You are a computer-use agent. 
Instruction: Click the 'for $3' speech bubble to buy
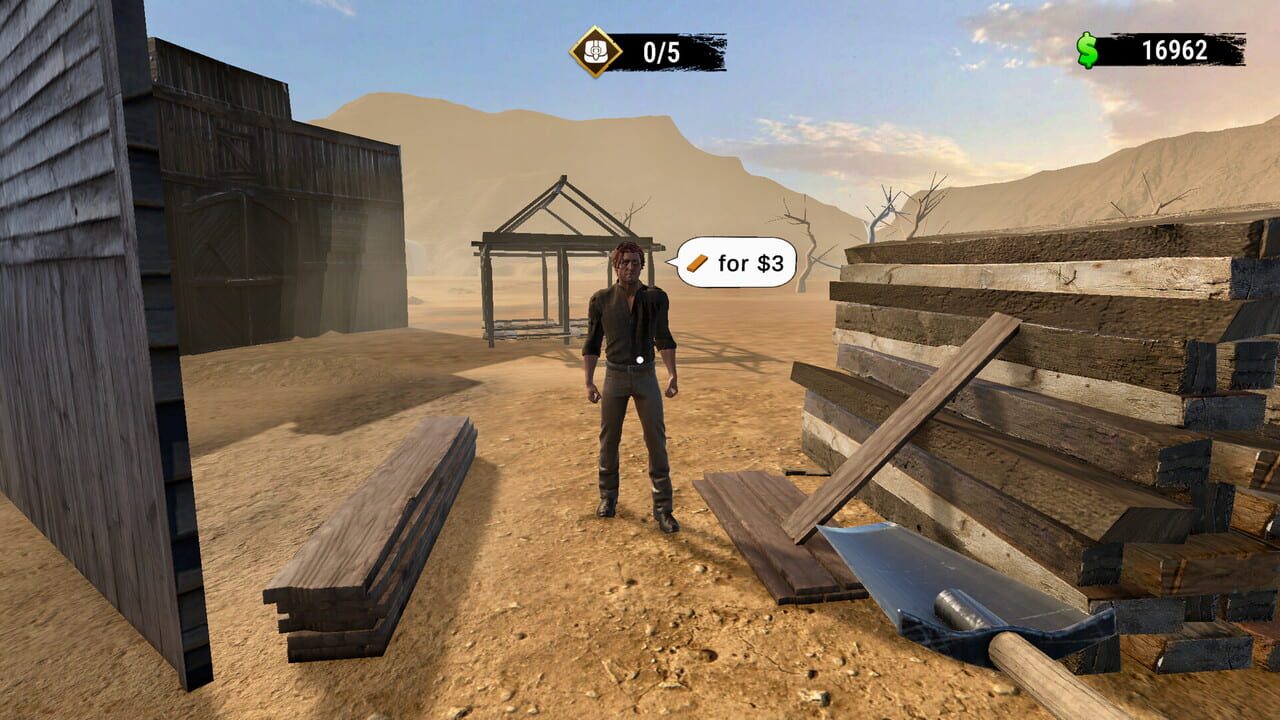click(x=737, y=263)
